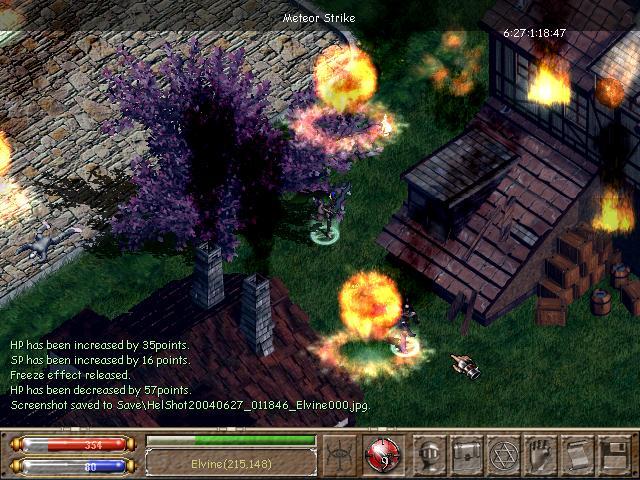Open the magic hexagram spellbook icon
Viewport: 640px width, 480px height.
(504, 453)
